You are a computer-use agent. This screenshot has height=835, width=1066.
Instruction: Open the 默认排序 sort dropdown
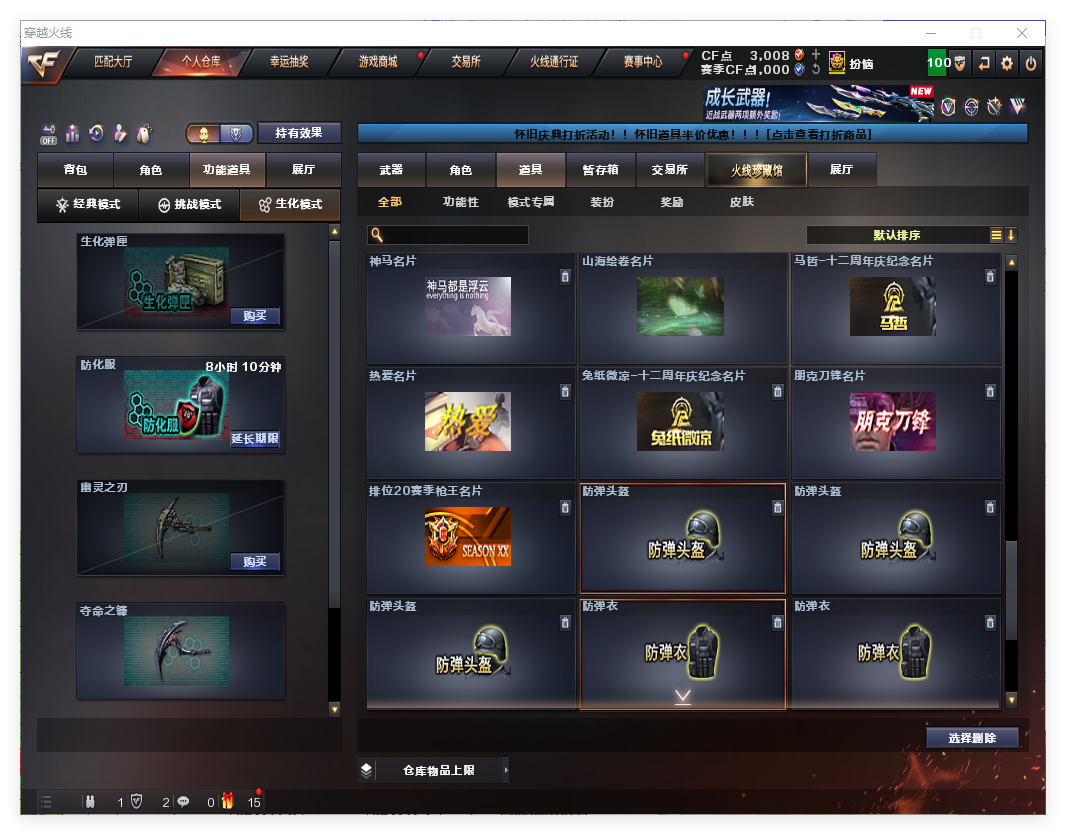[896, 235]
